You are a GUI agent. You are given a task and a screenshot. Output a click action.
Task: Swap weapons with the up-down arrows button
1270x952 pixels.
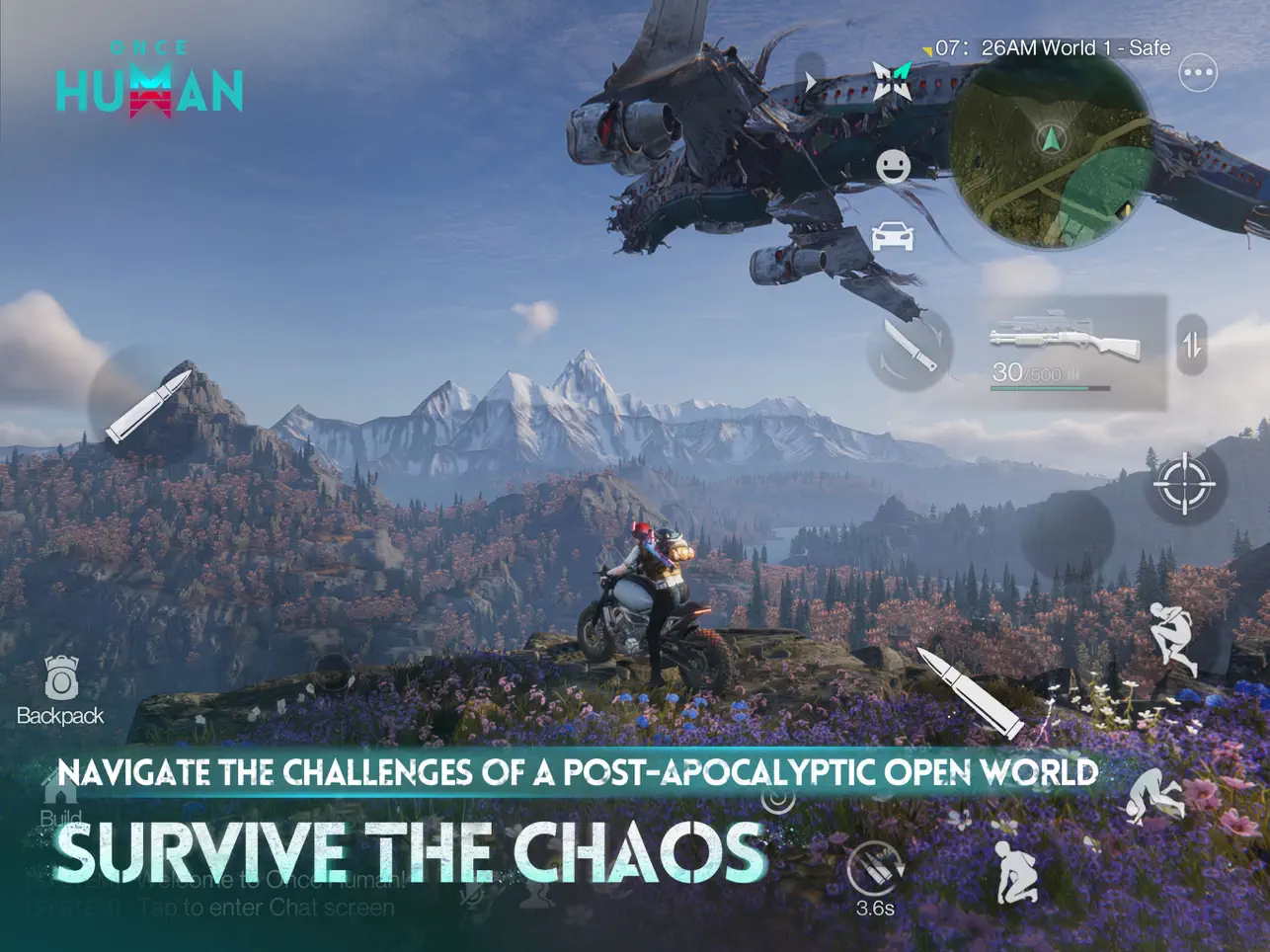(1192, 345)
